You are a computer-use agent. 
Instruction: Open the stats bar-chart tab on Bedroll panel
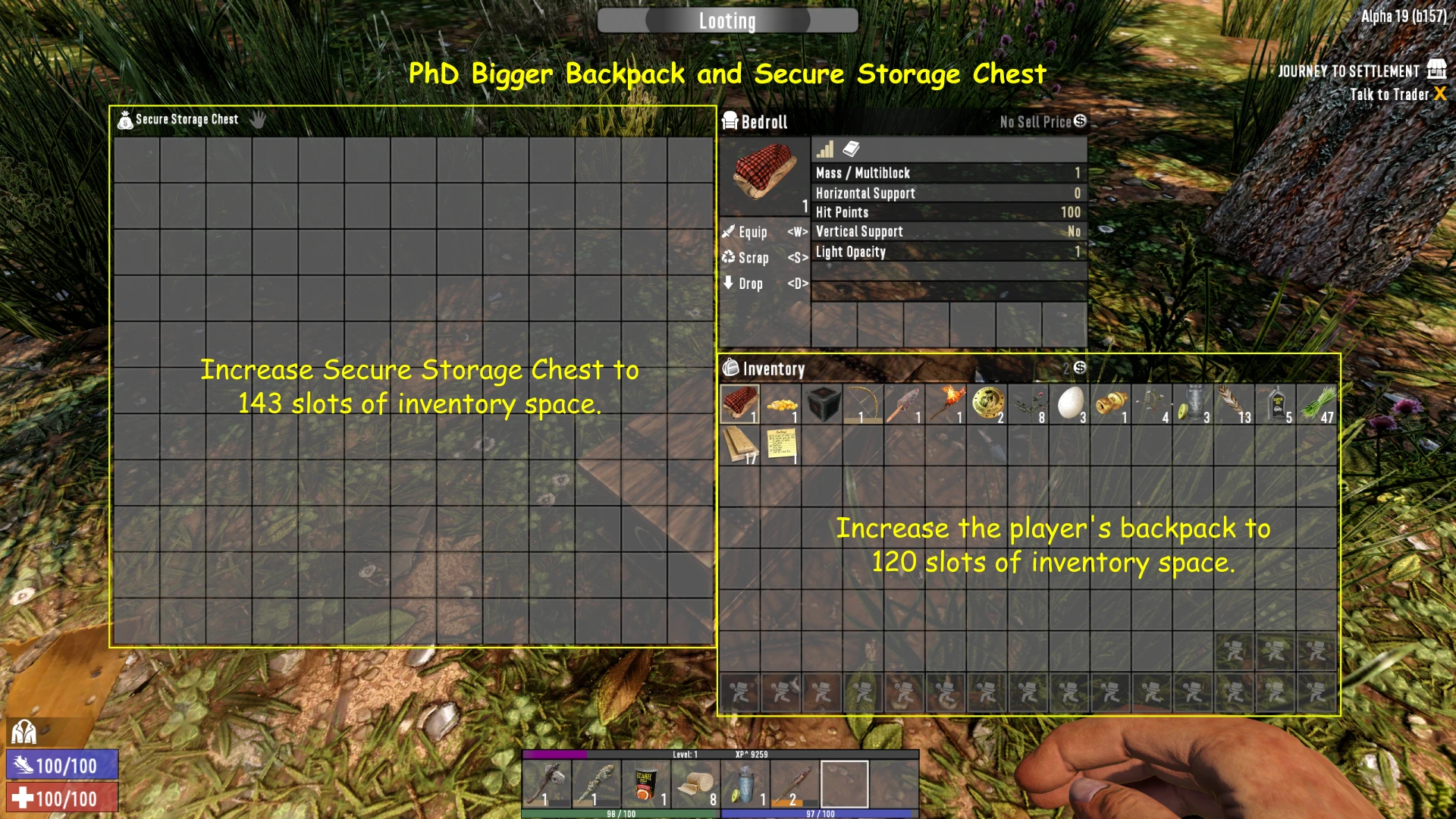(826, 150)
